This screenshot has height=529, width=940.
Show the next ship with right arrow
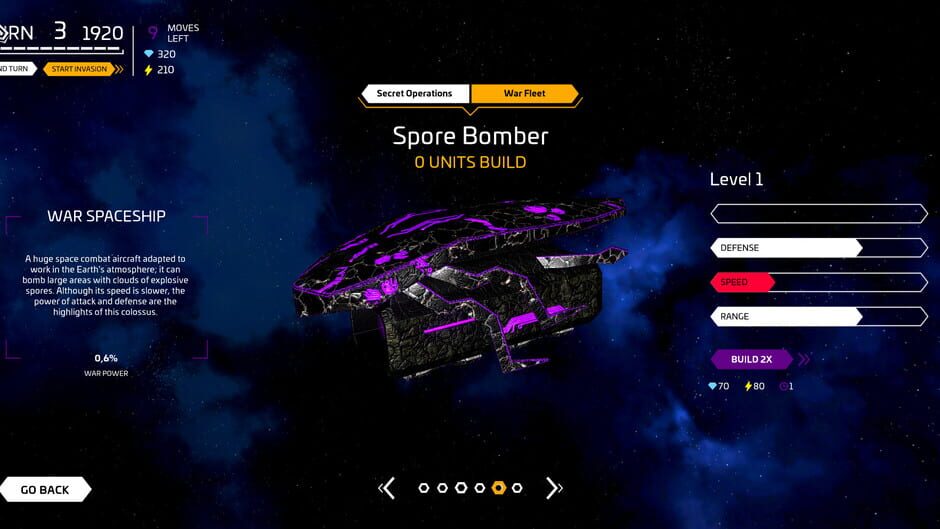point(553,488)
